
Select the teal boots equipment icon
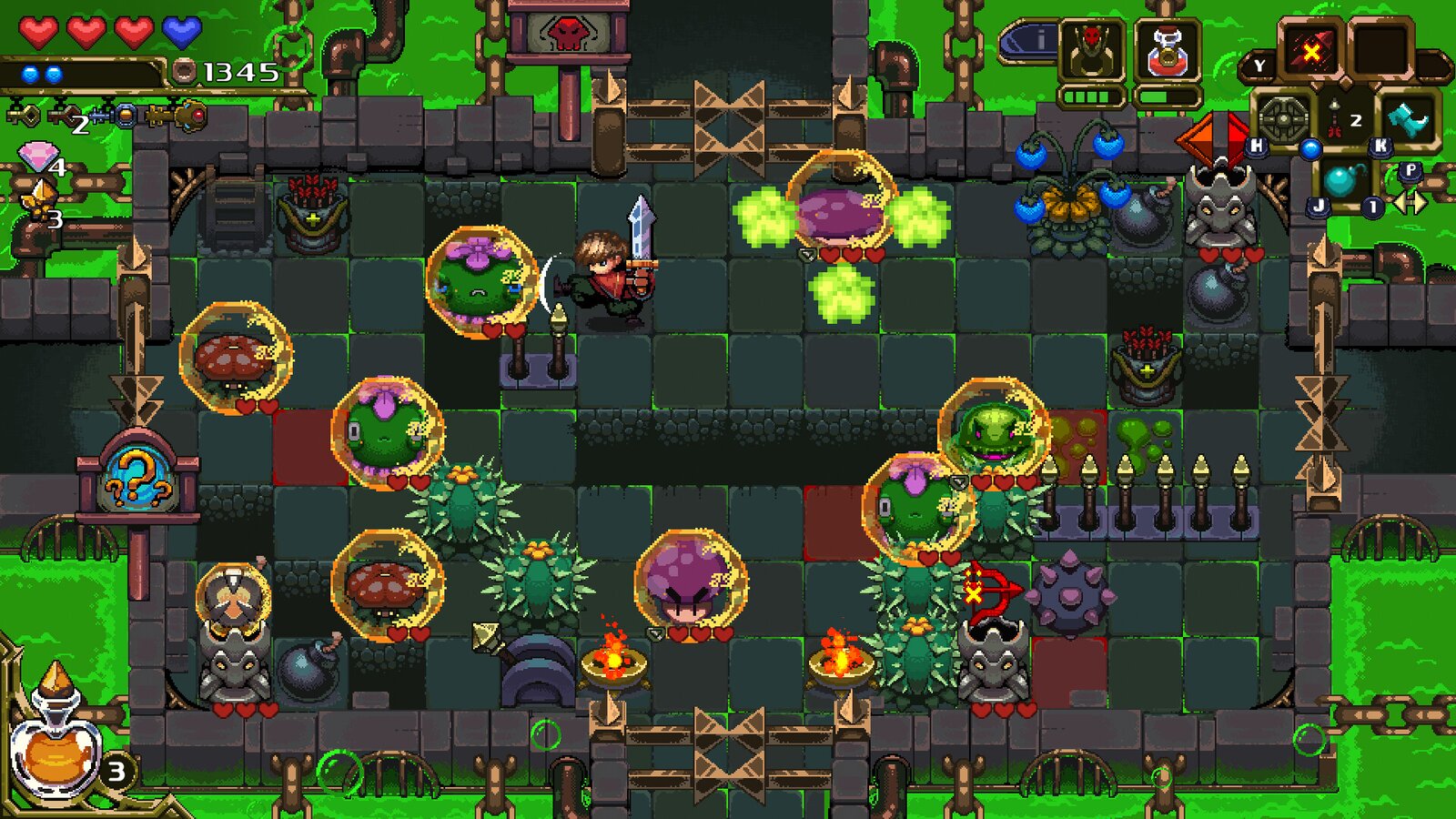pos(1409,120)
